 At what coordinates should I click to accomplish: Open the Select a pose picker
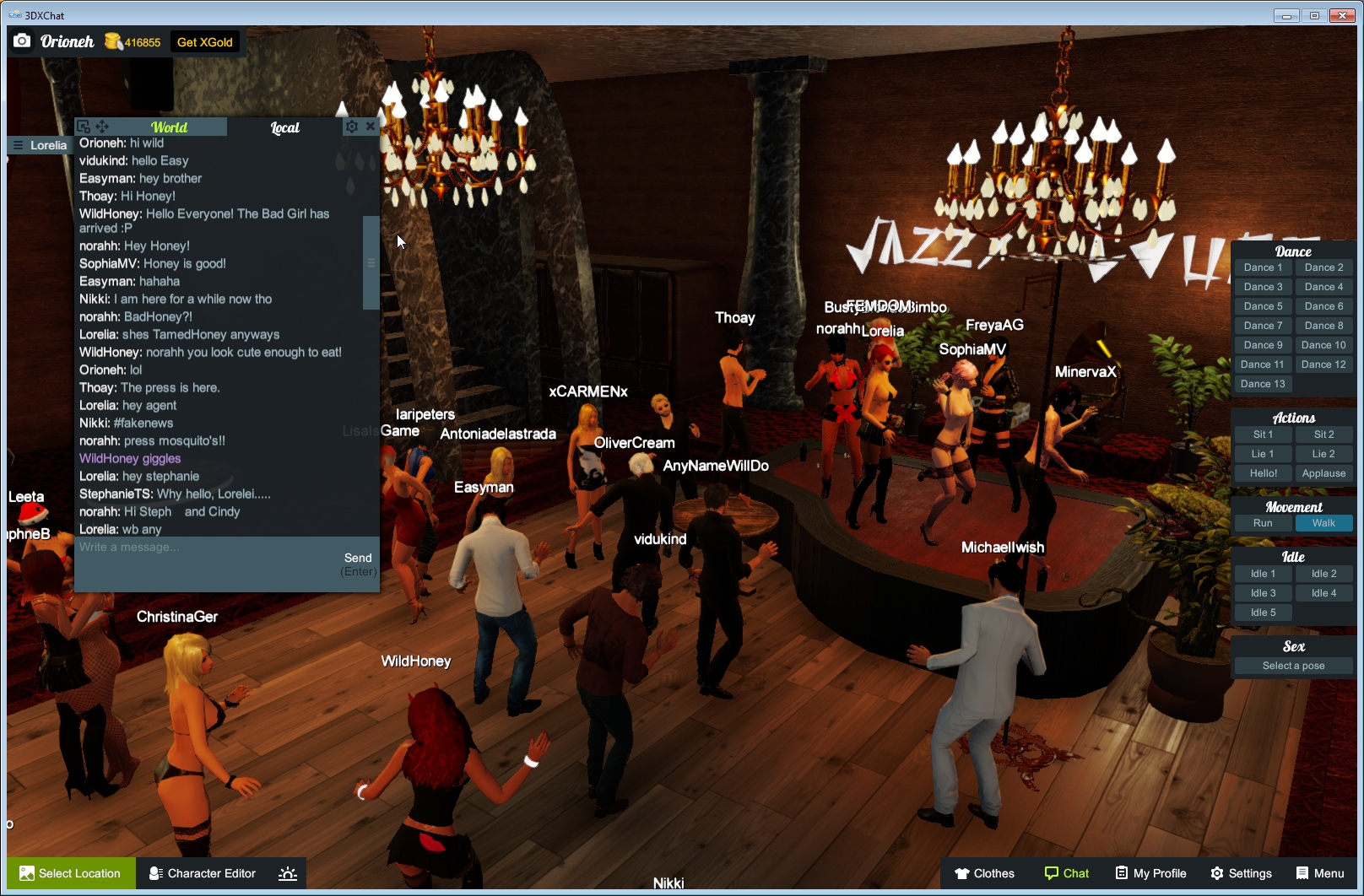(1292, 665)
